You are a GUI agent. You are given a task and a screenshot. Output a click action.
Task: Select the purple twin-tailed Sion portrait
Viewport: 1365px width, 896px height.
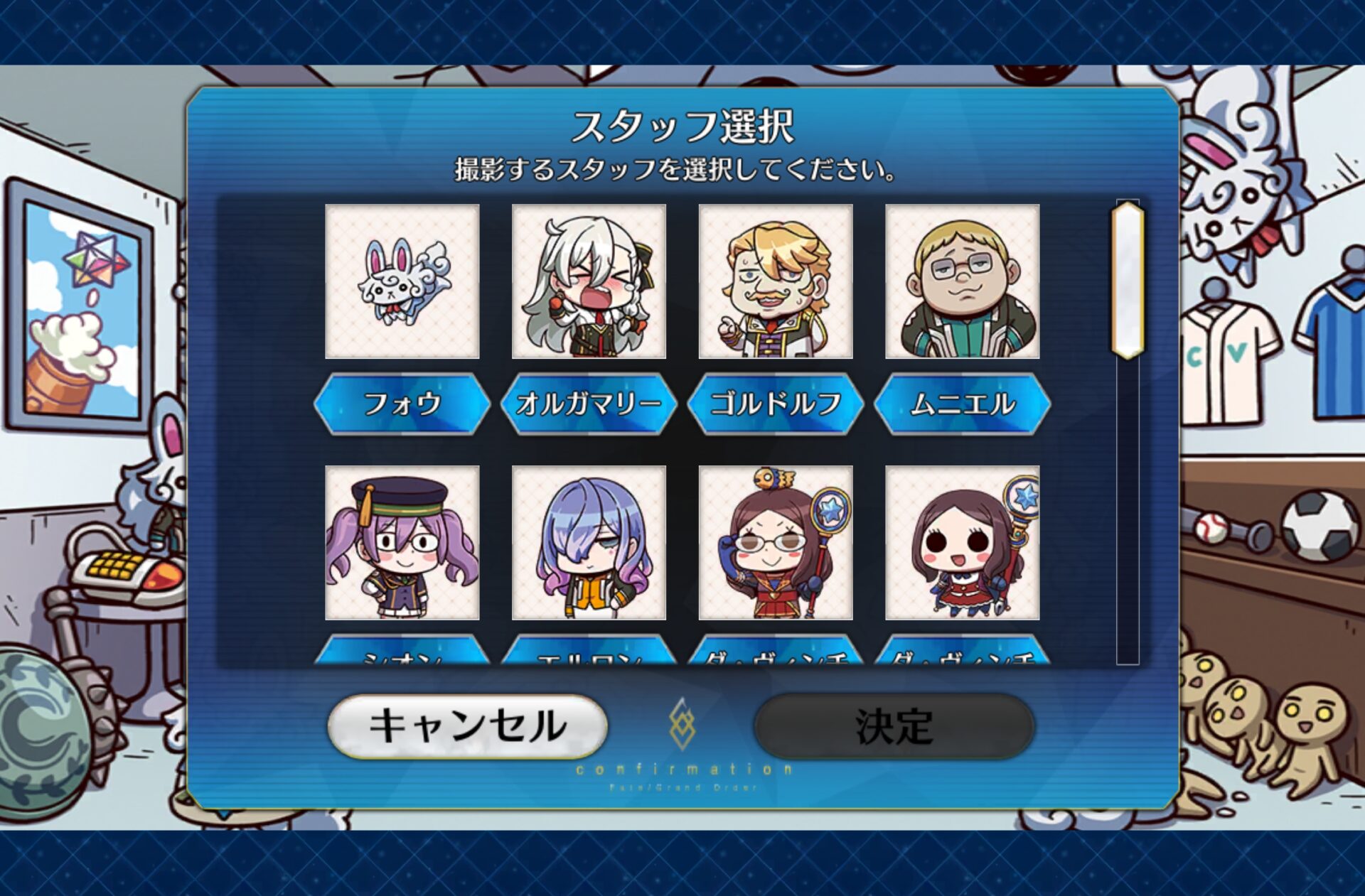point(402,543)
